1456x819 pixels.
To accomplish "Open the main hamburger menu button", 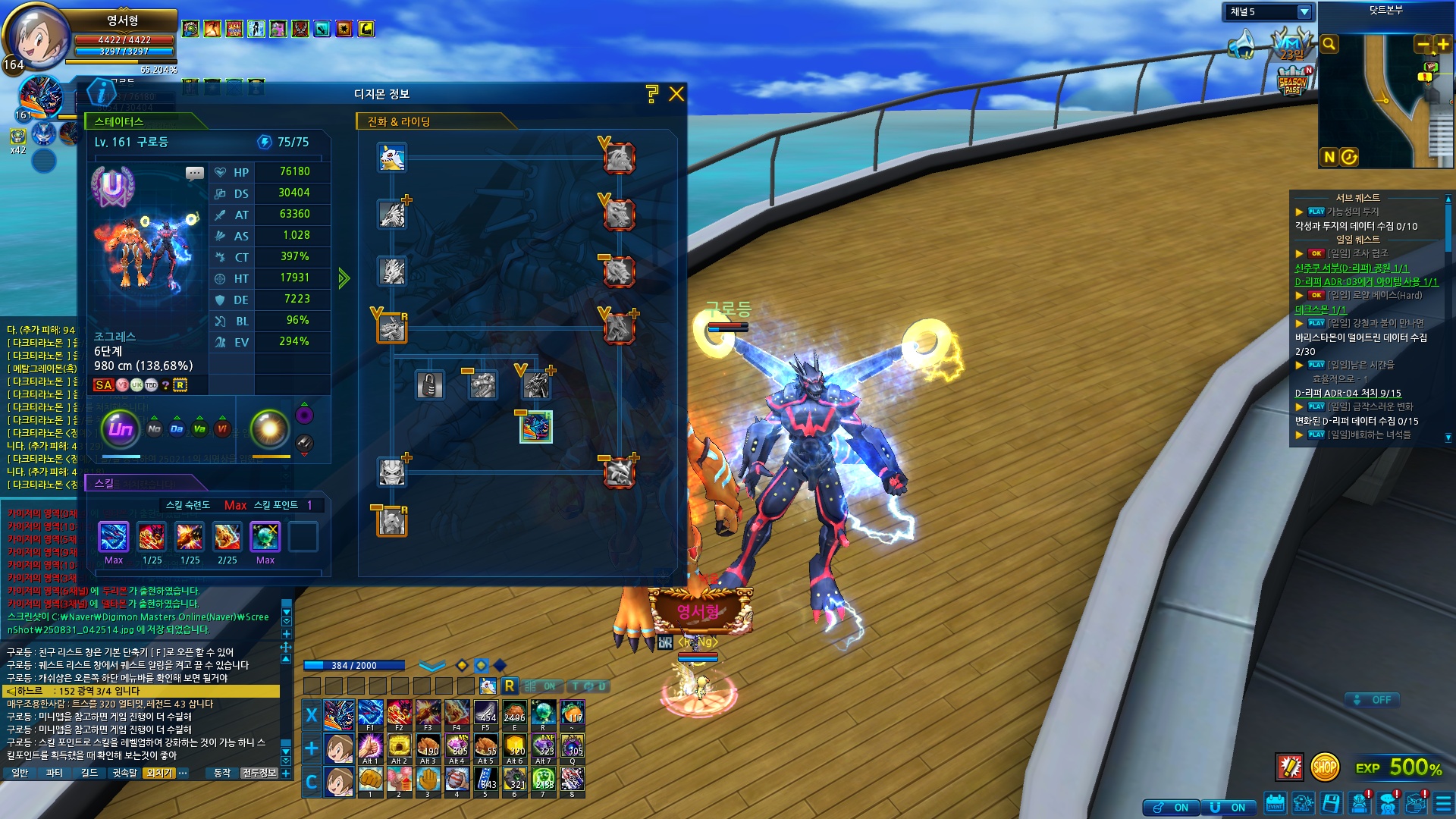I will pos(1444,803).
